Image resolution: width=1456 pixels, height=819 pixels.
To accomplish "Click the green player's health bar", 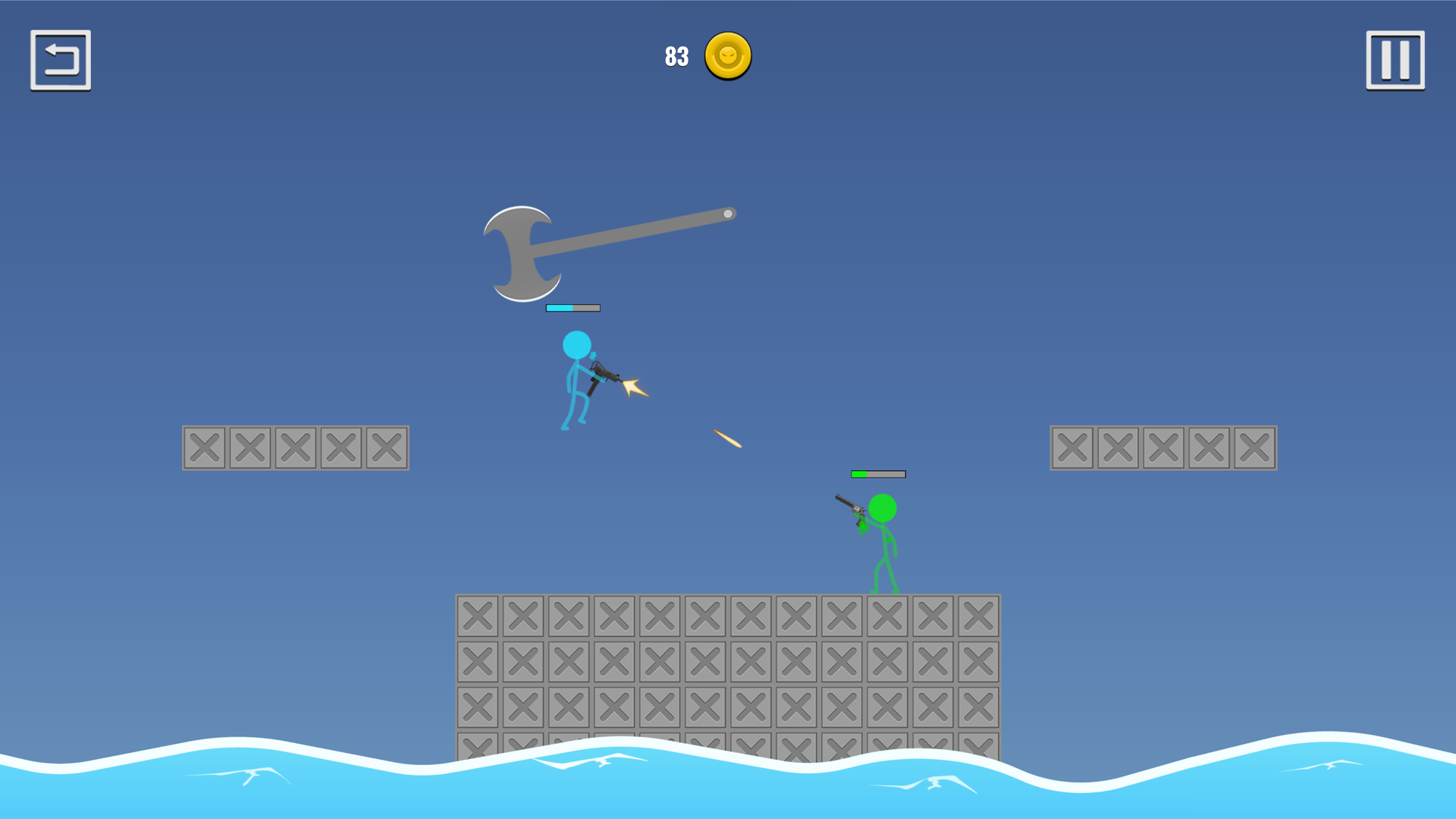I will 877,473.
